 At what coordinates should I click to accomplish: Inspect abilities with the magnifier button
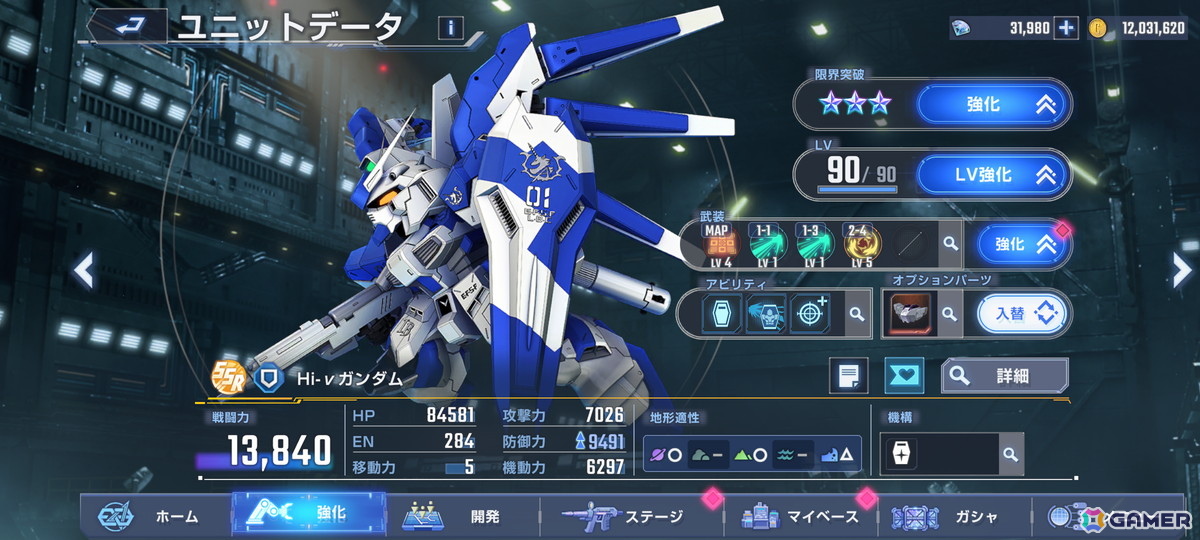click(x=857, y=314)
